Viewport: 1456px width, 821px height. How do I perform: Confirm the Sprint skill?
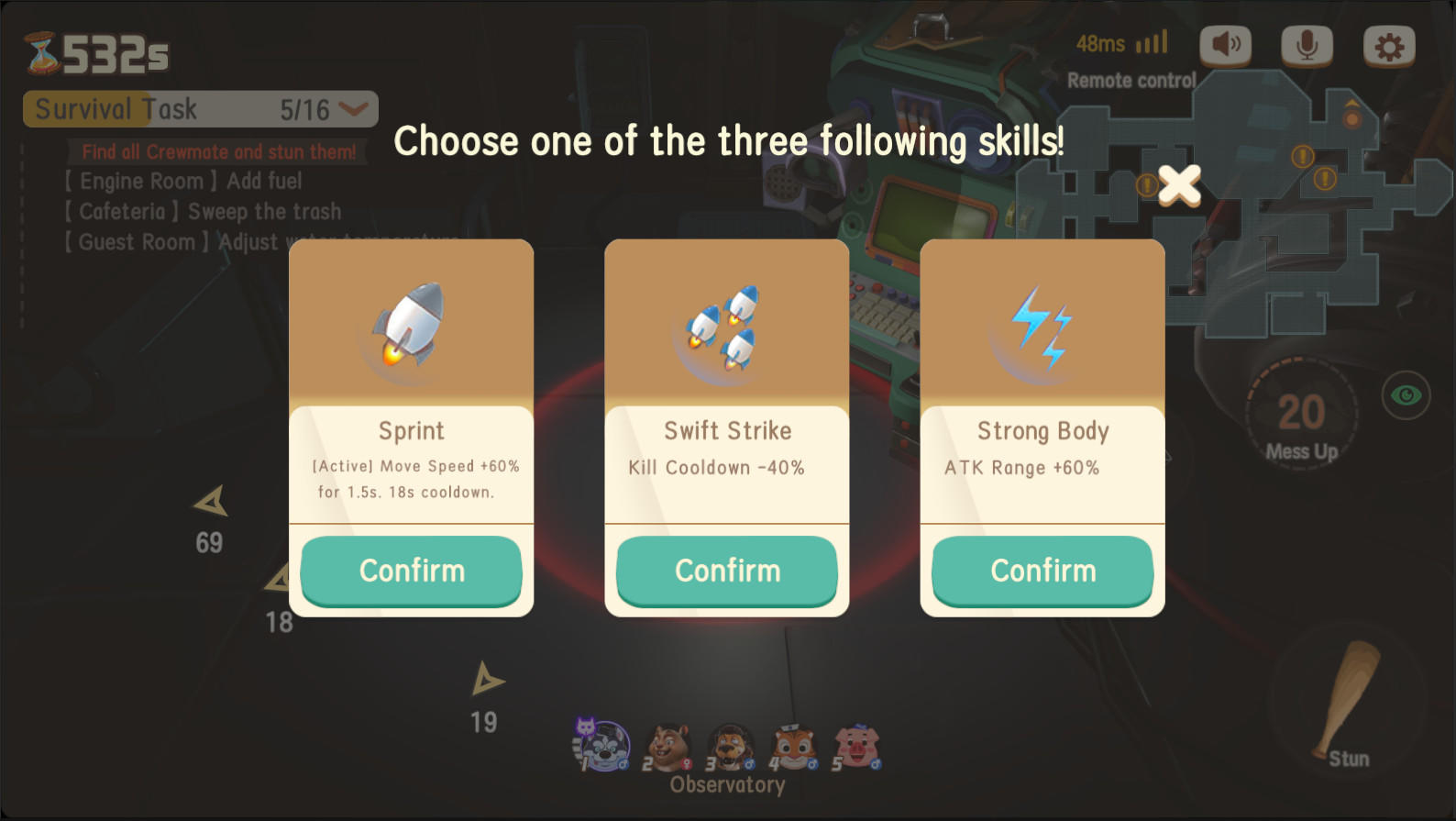[411, 571]
